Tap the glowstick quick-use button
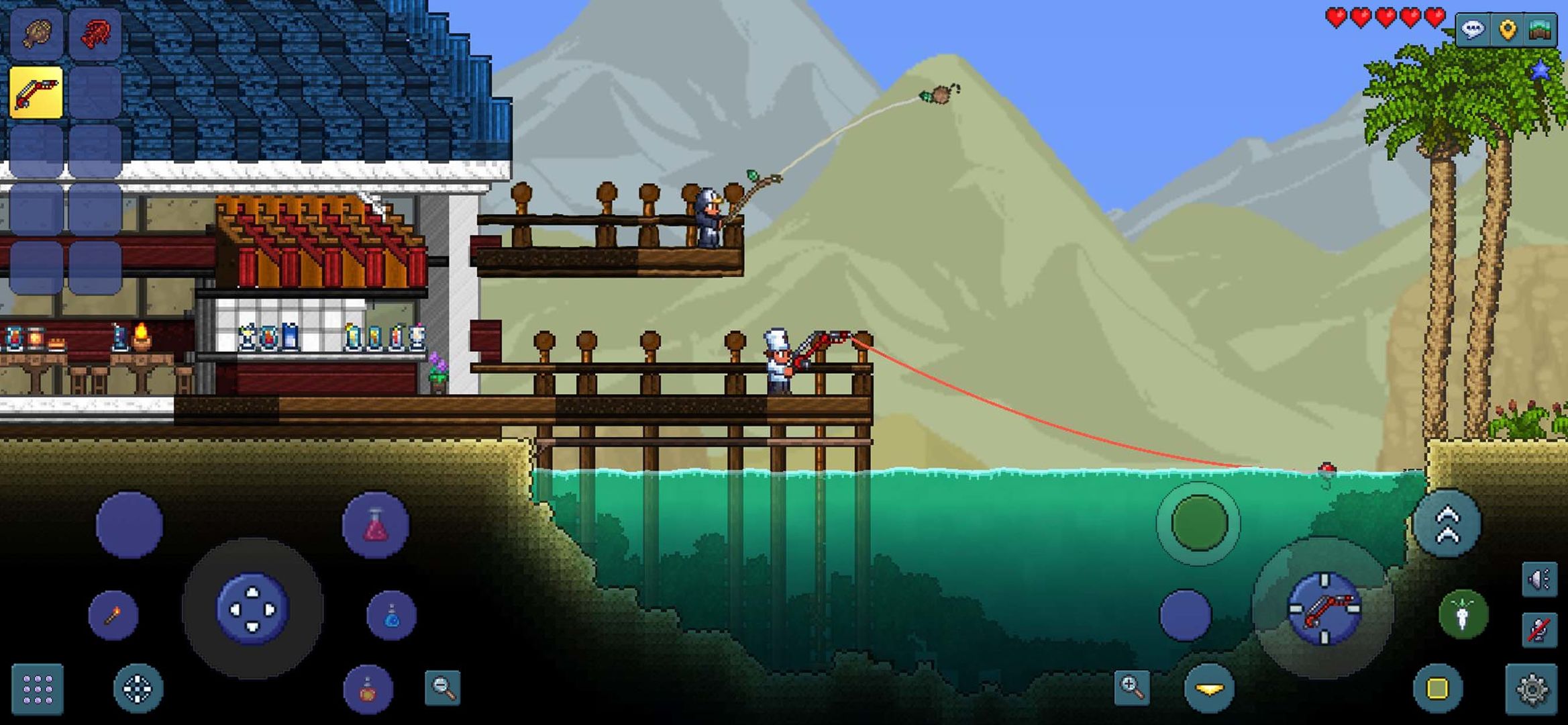Screen dimensions: 1568x725 coord(1463,614)
